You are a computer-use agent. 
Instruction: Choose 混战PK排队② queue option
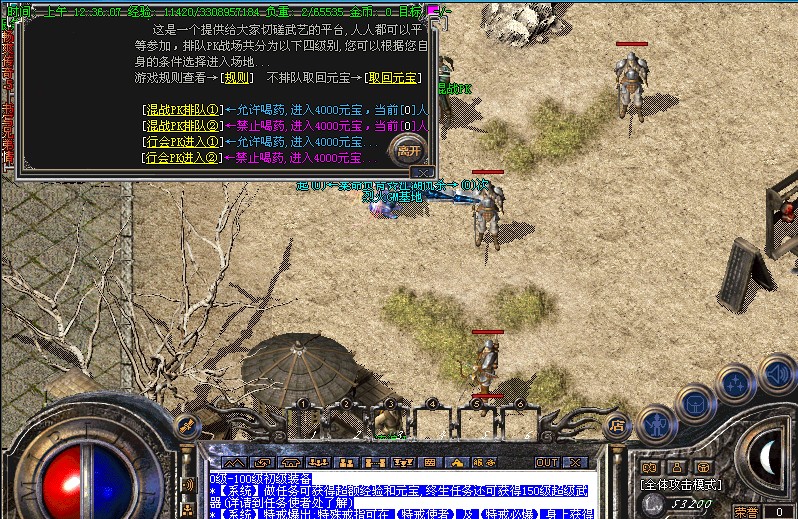click(182, 126)
